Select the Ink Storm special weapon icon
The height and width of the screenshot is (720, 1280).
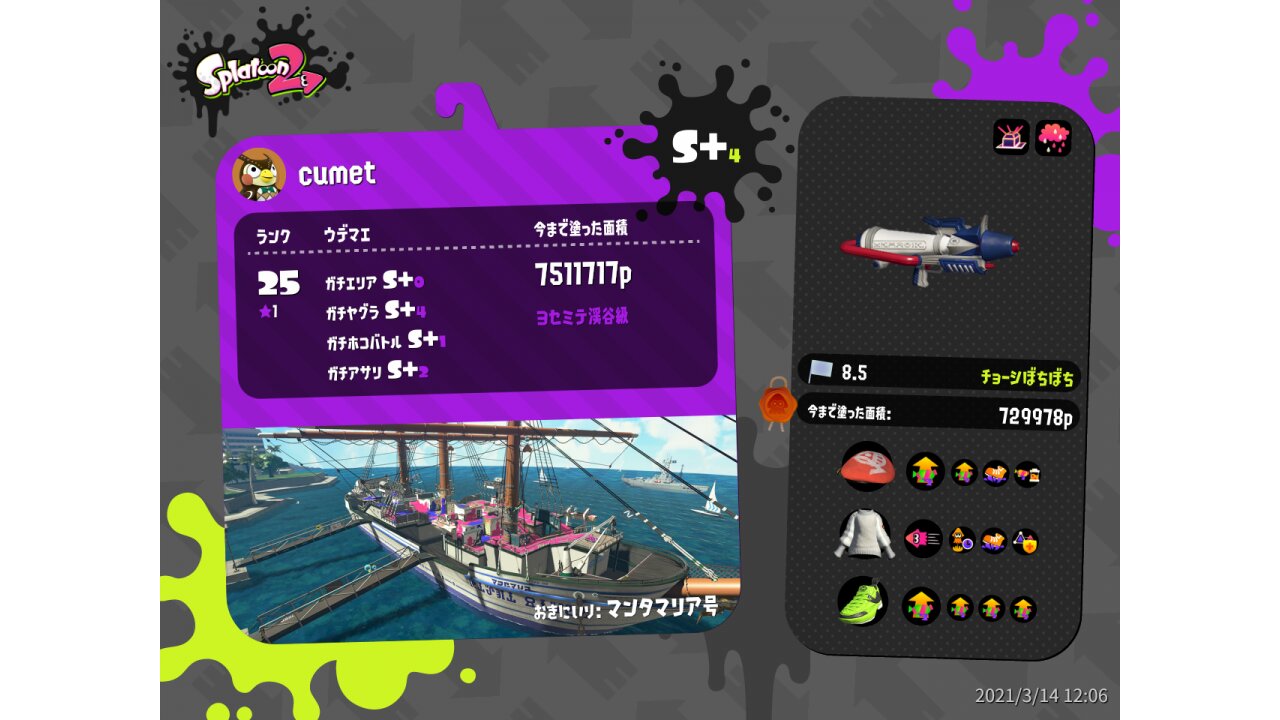pyautogui.click(x=1053, y=138)
